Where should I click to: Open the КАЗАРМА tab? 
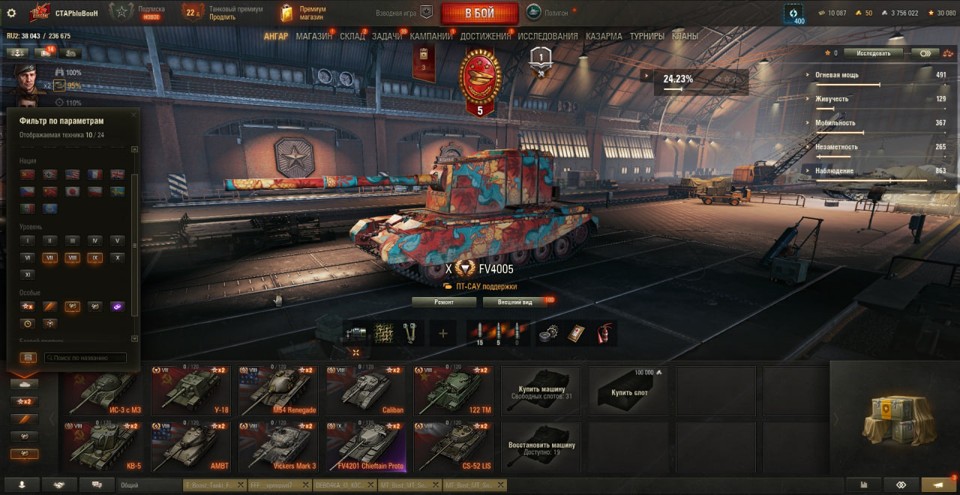pyautogui.click(x=603, y=36)
